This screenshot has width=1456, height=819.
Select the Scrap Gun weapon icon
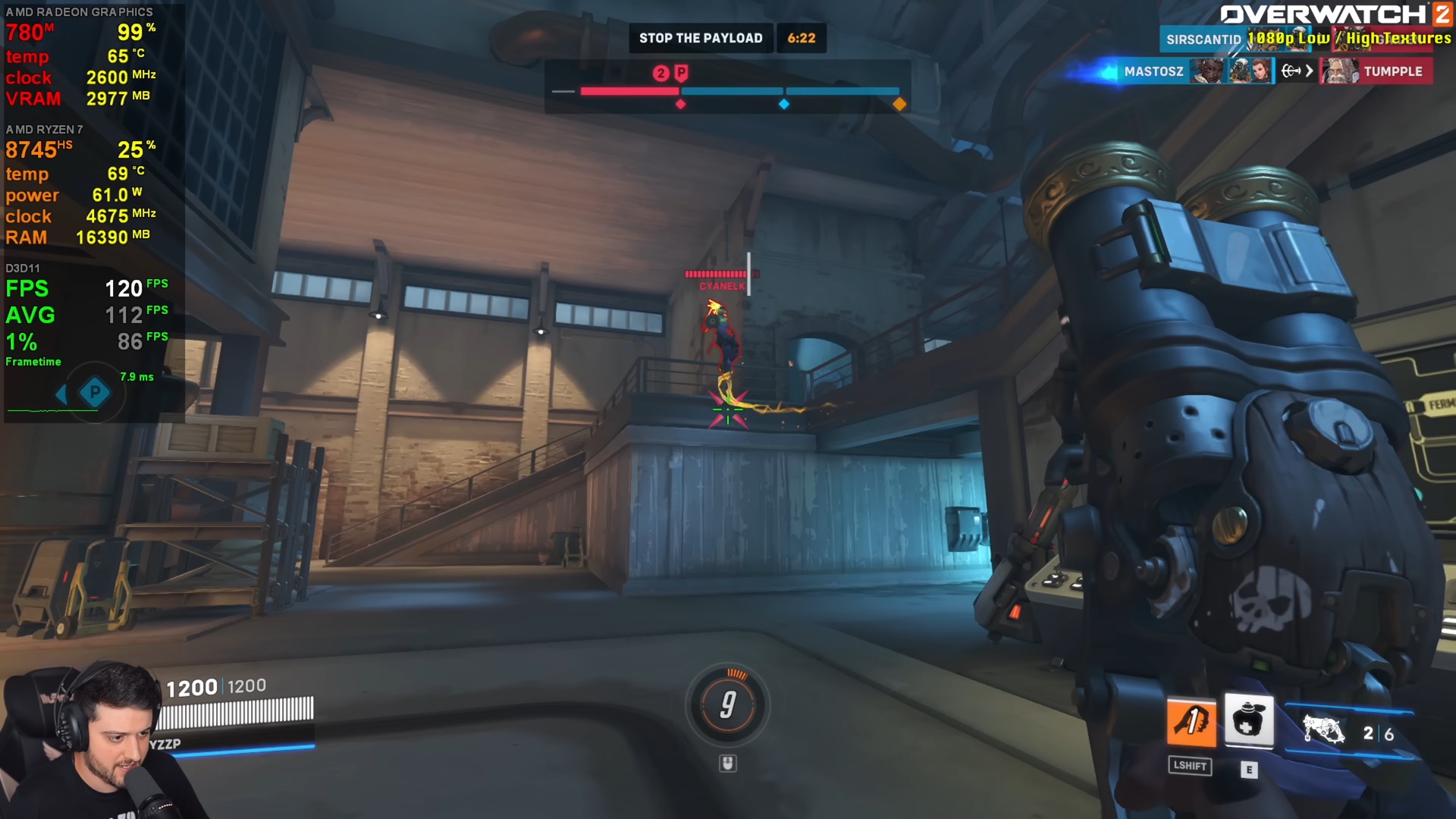1323,731
